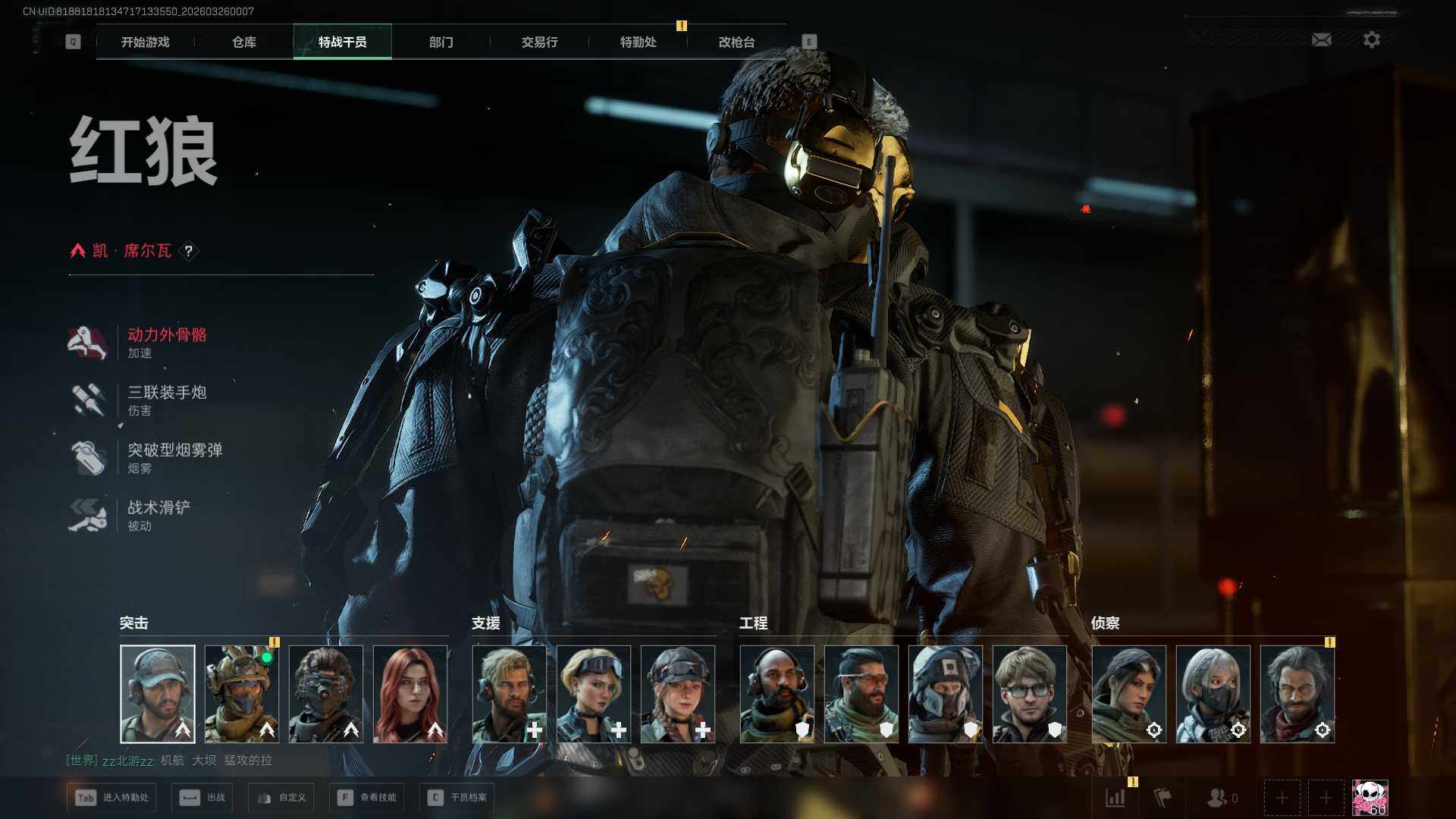Open the 改枪台 tab
This screenshot has width=1456, height=819.
click(736, 42)
